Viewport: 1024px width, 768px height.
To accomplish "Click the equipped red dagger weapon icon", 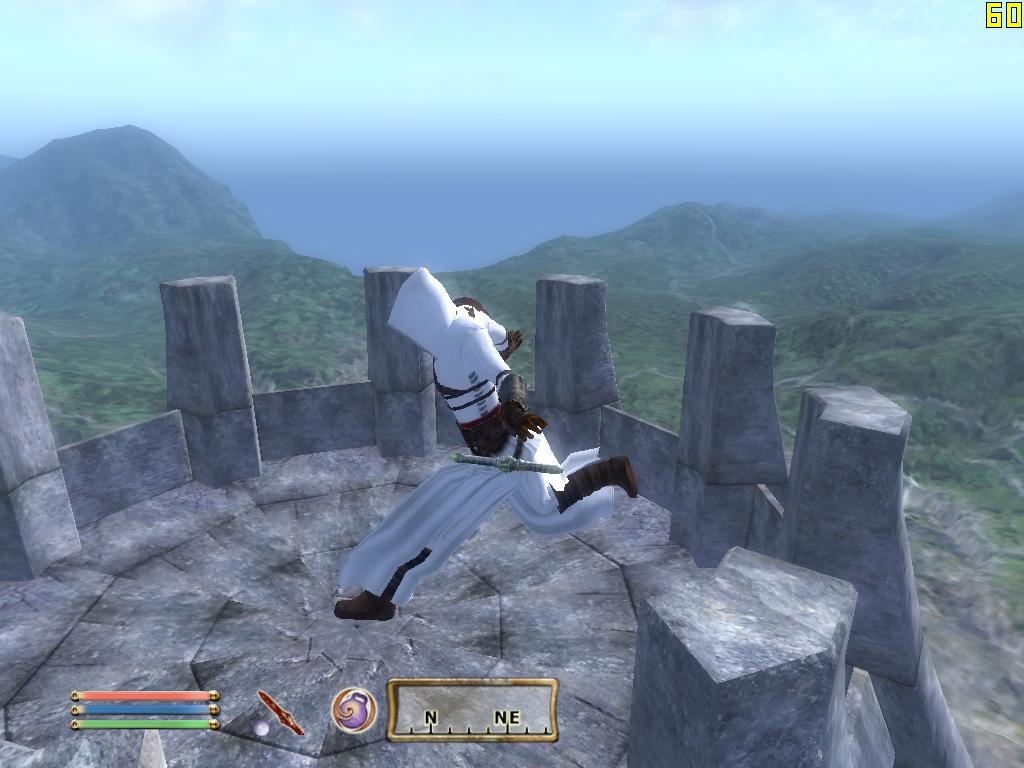I will point(279,712).
